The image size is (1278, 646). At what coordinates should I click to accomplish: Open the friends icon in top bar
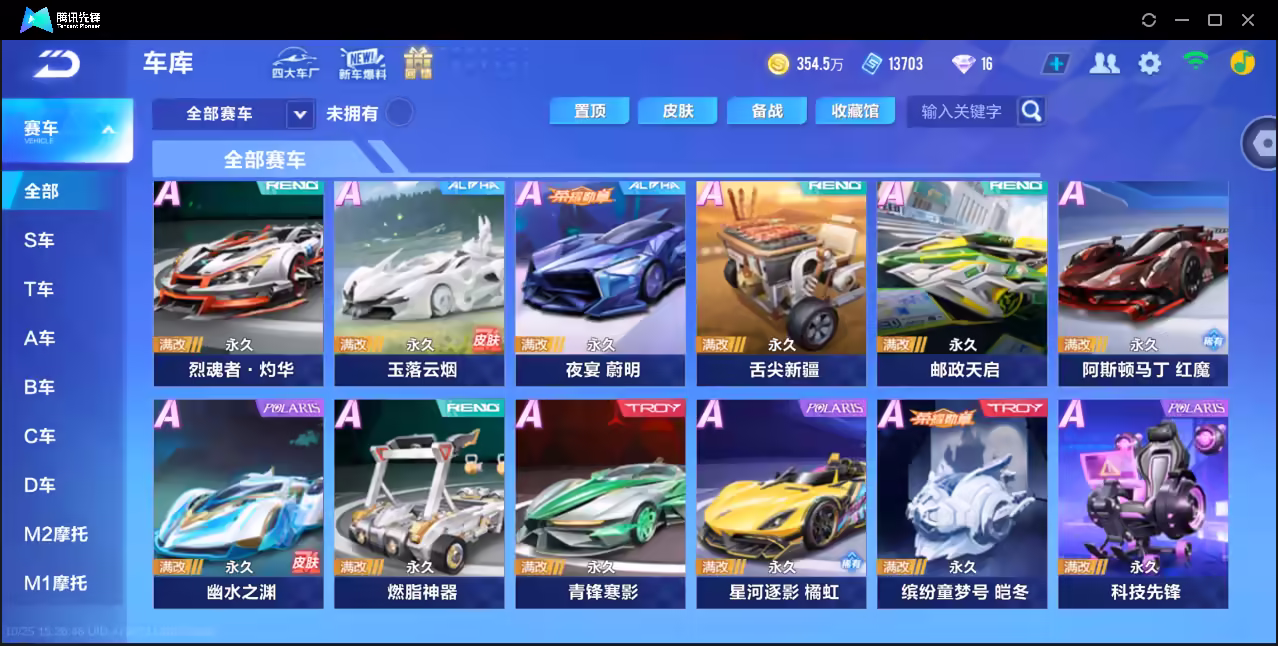[1104, 64]
